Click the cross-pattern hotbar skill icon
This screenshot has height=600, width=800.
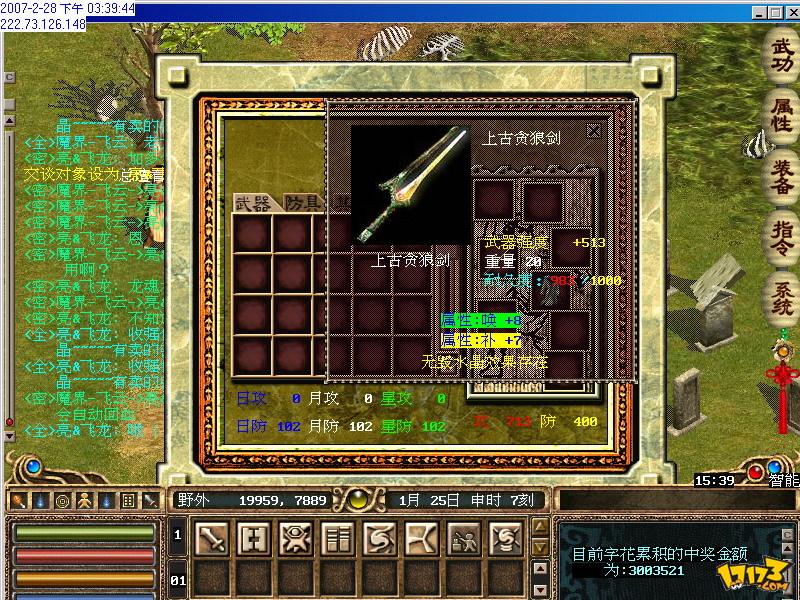click(254, 539)
